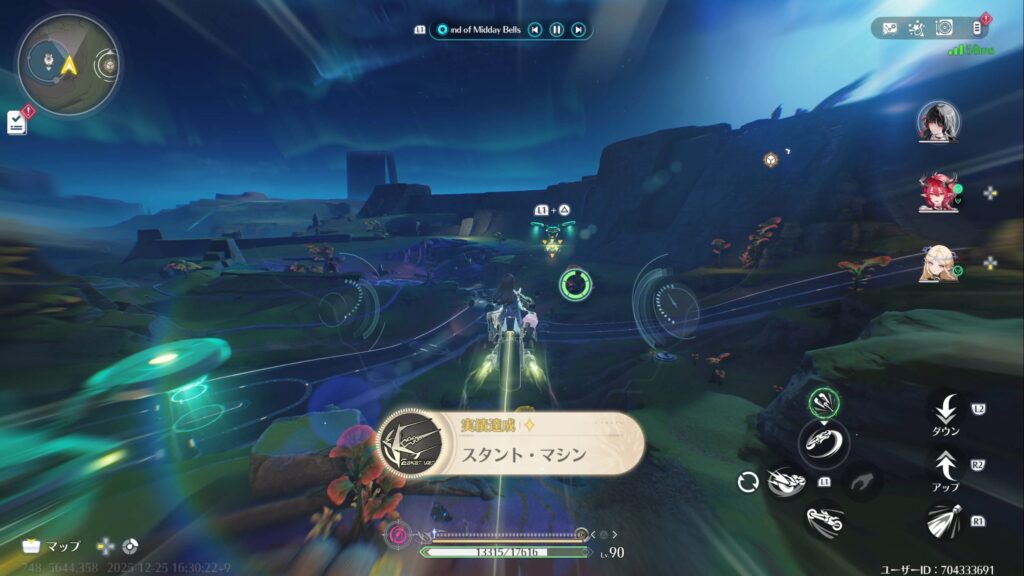Switch to the blonde party member

[938, 263]
